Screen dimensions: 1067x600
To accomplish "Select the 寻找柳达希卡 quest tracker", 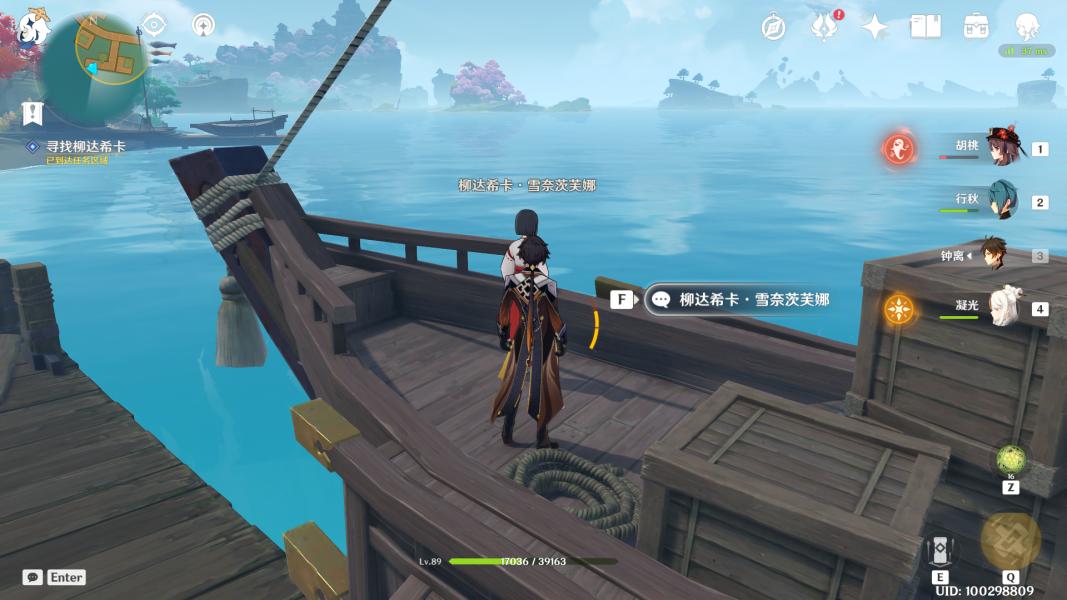I will (x=86, y=146).
